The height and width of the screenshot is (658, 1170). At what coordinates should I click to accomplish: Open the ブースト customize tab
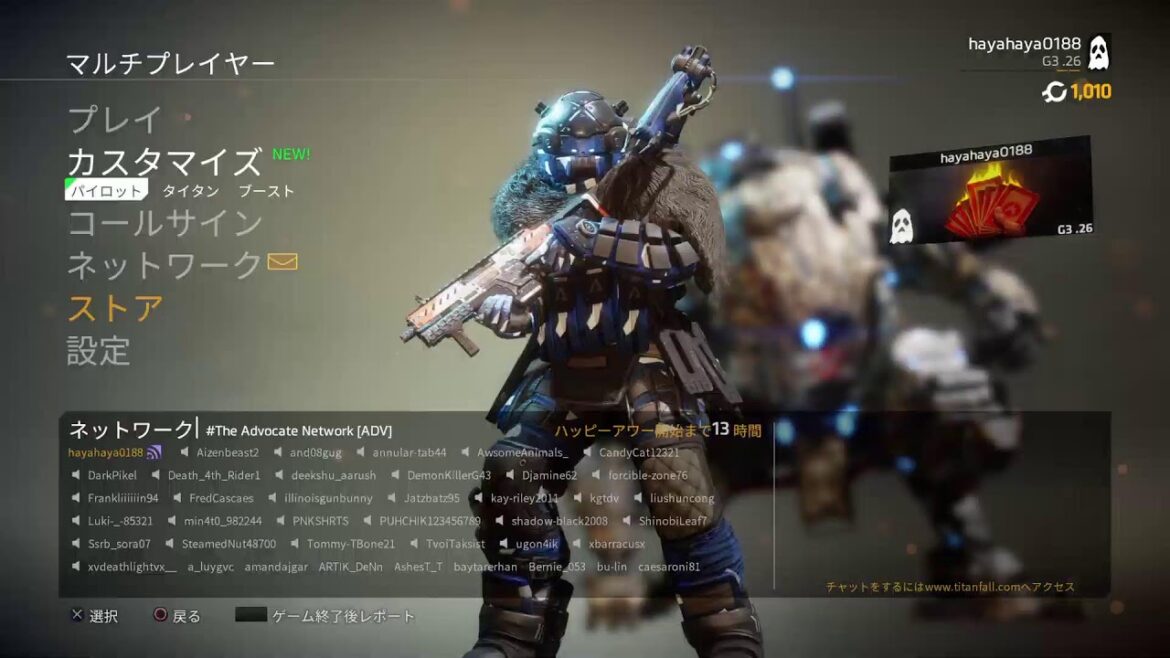[266, 190]
